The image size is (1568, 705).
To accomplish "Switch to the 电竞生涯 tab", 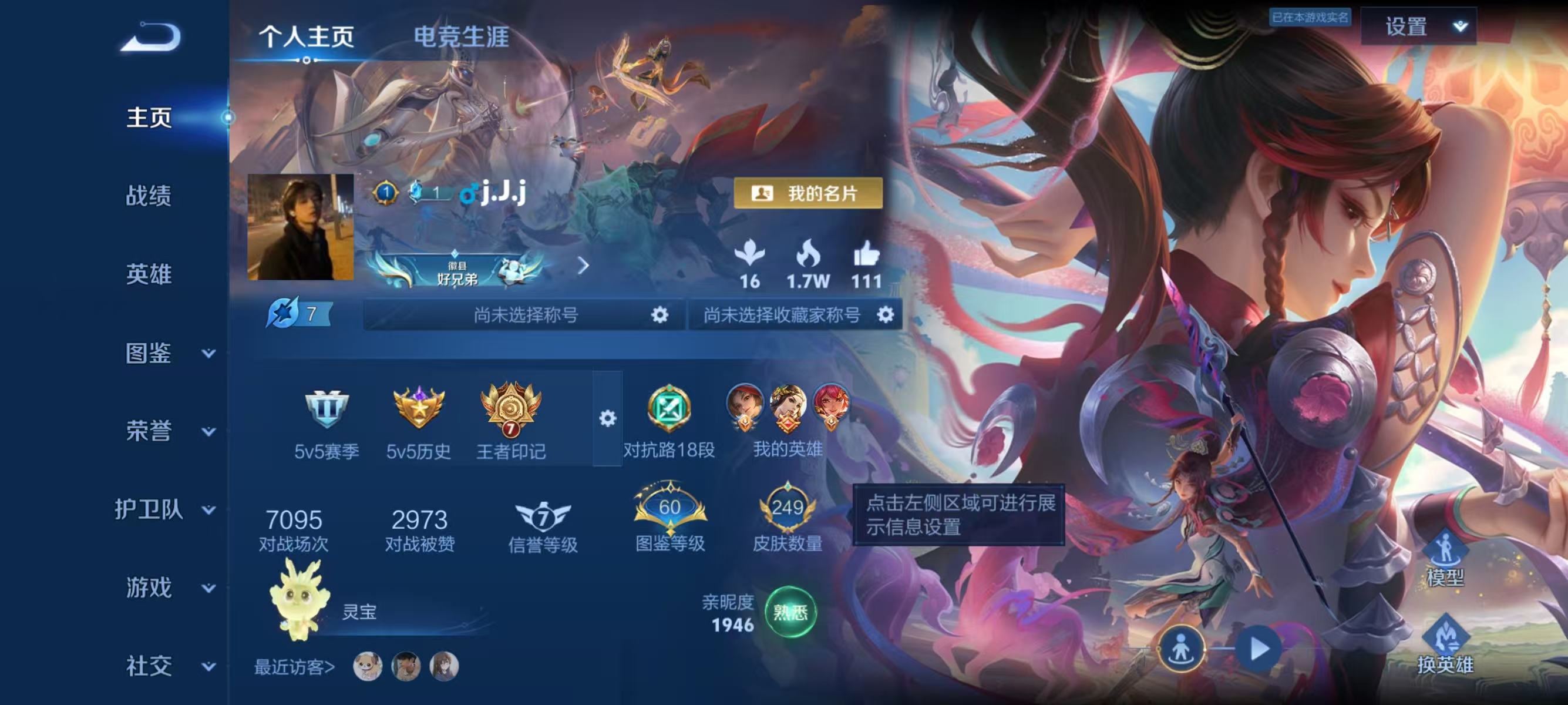I will (x=461, y=36).
